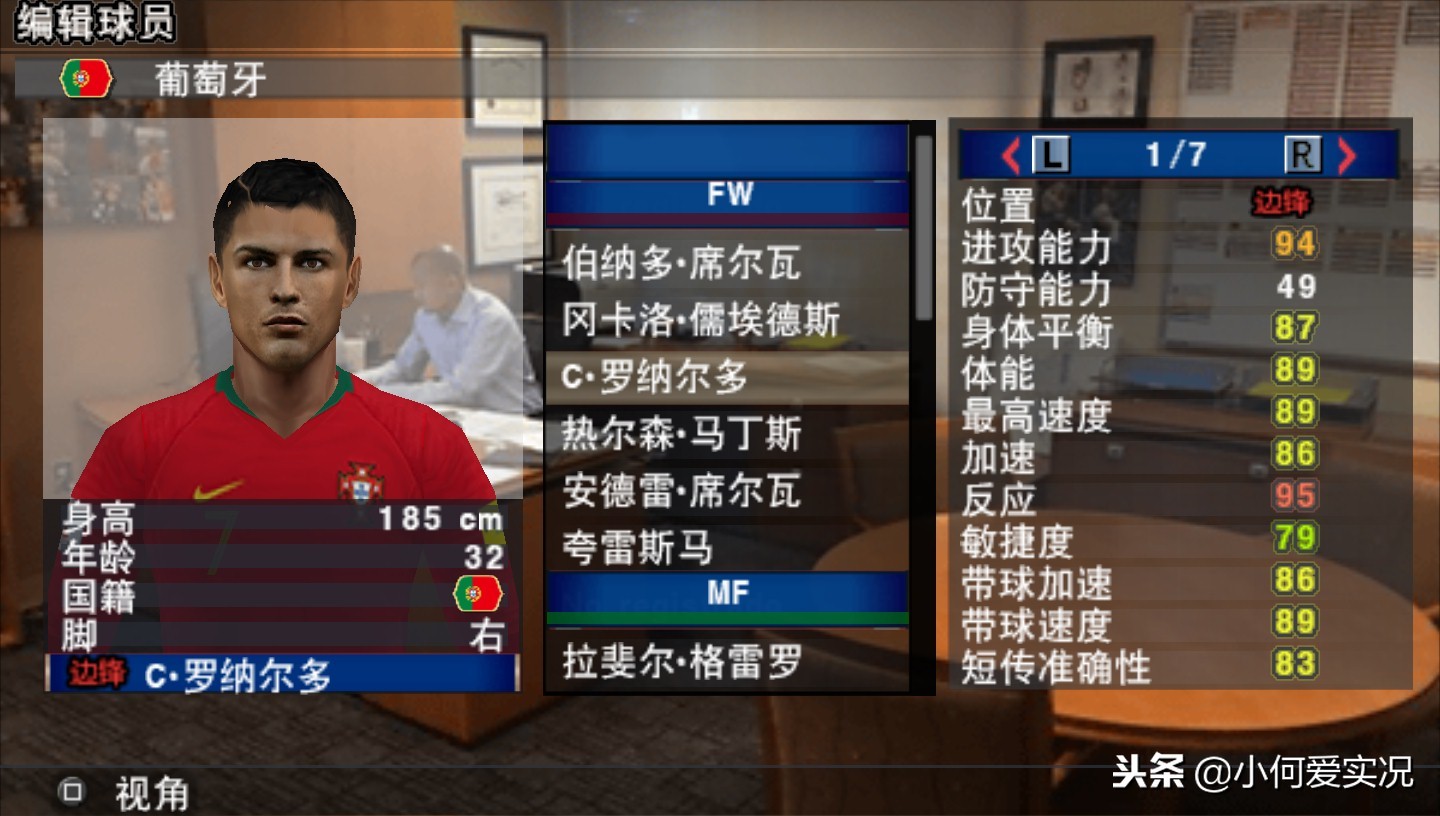
Task: Click the FW section header
Action: (728, 196)
